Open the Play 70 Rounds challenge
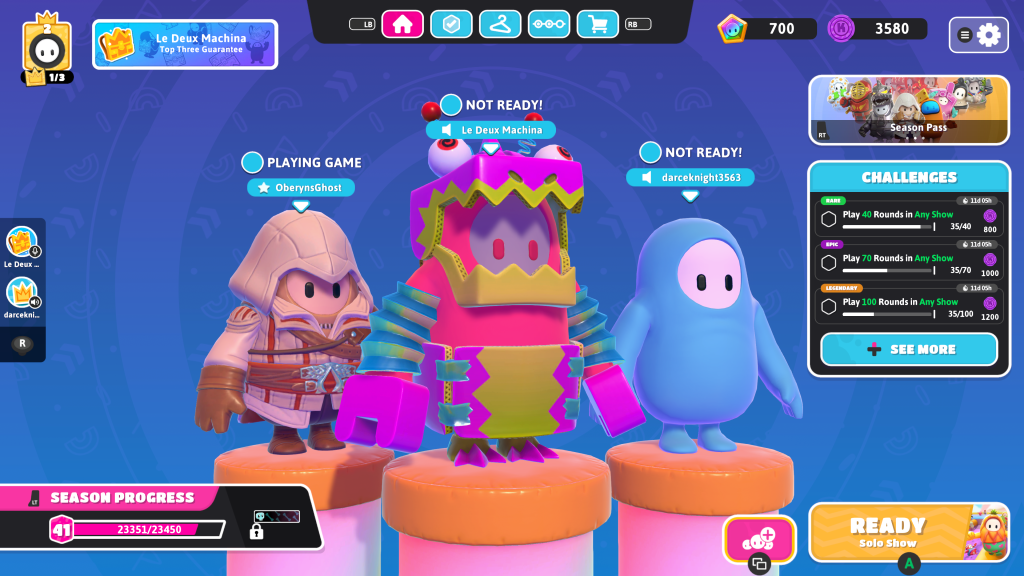 click(909, 262)
